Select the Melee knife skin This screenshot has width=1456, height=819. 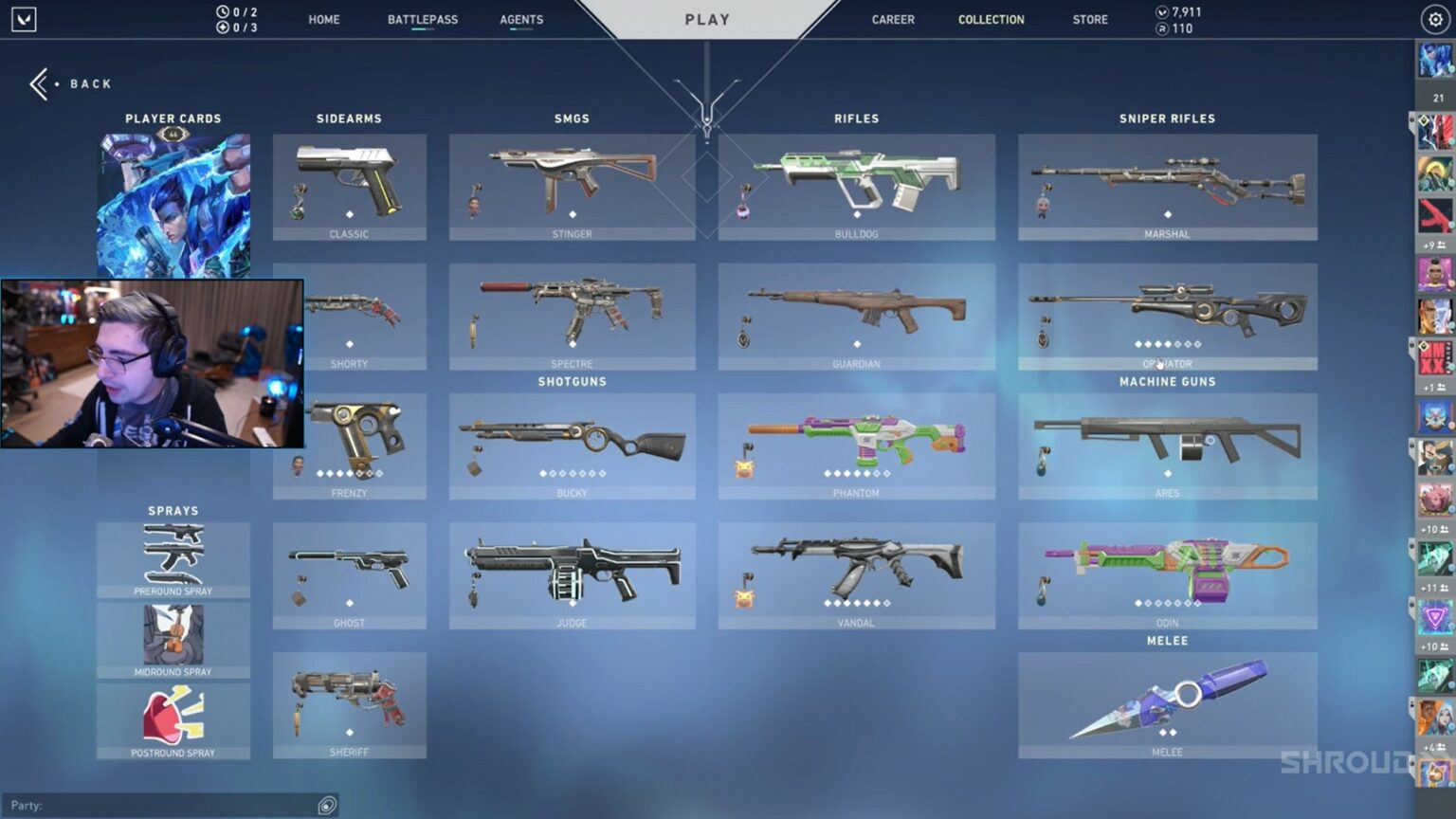point(1167,705)
